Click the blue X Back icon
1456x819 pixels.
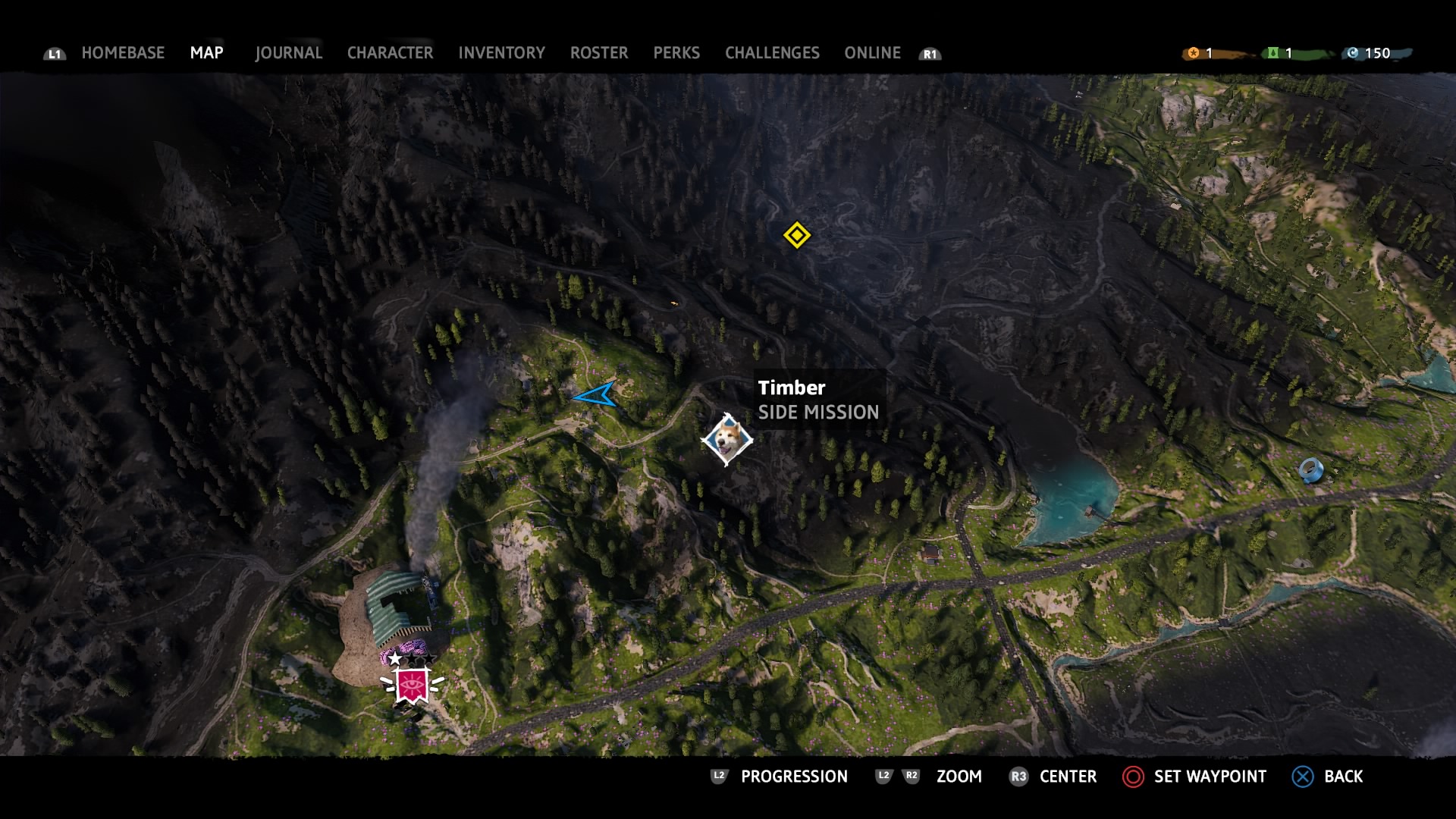click(x=1302, y=777)
